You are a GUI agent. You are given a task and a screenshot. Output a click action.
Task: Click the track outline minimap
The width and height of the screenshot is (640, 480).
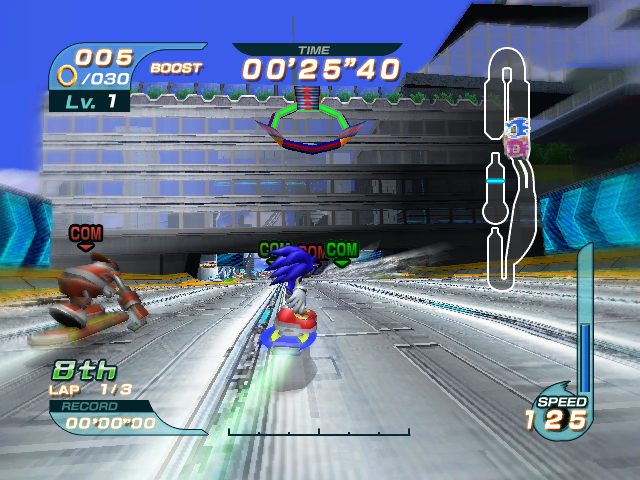509,170
